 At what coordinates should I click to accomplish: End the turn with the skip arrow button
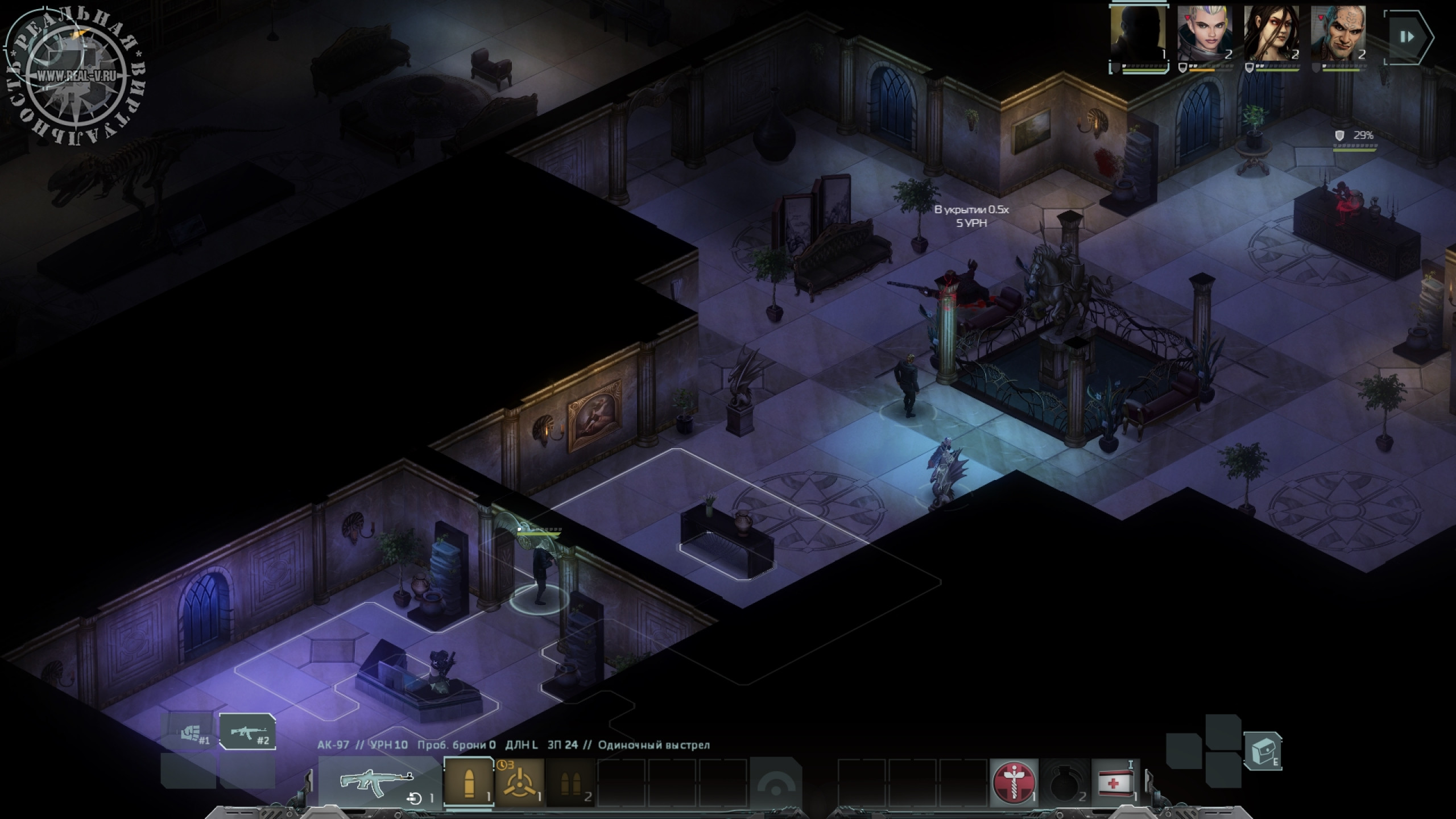click(x=1408, y=38)
